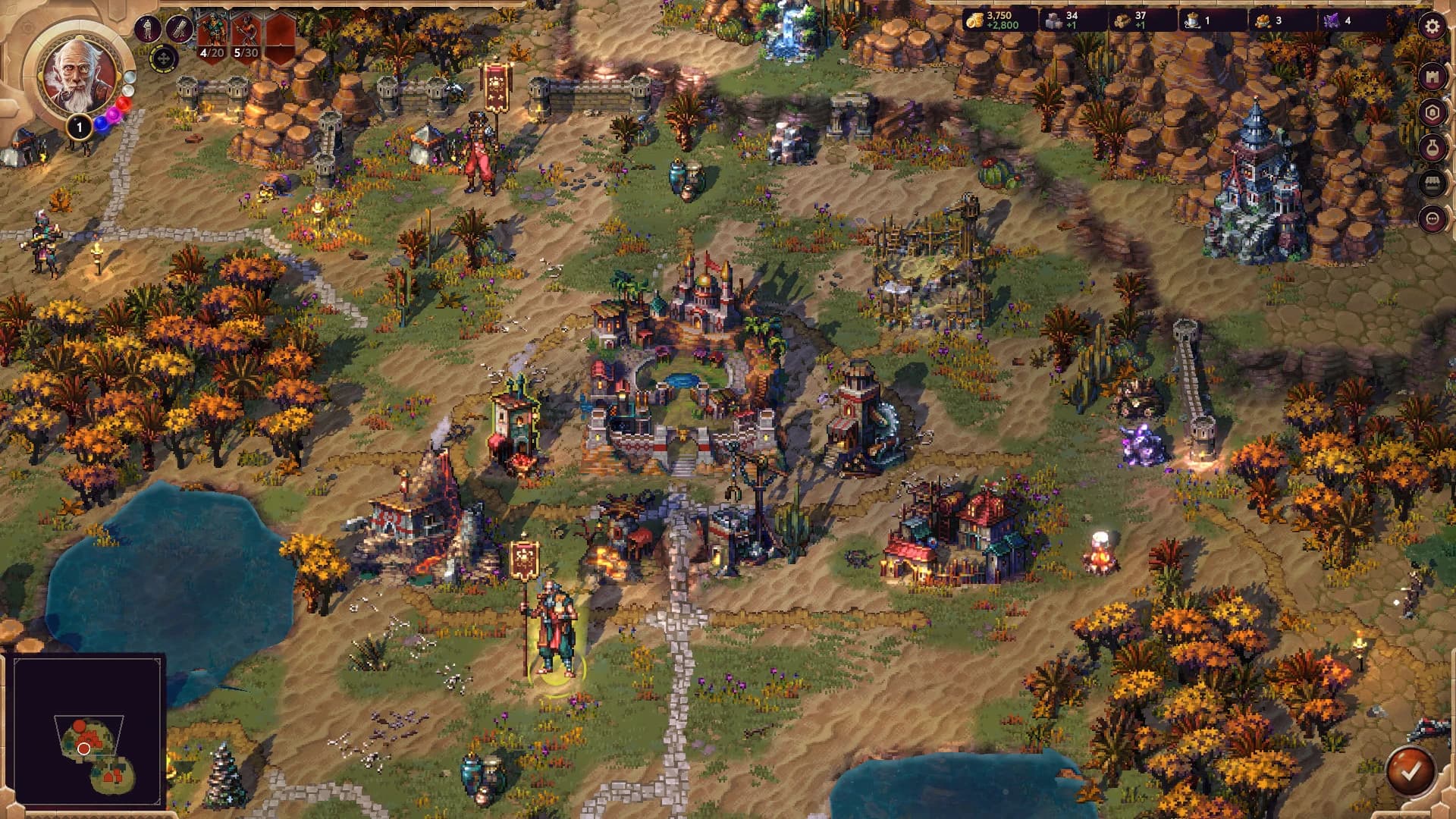
Task: Click the empty red hex army slot
Action: coord(282,30)
